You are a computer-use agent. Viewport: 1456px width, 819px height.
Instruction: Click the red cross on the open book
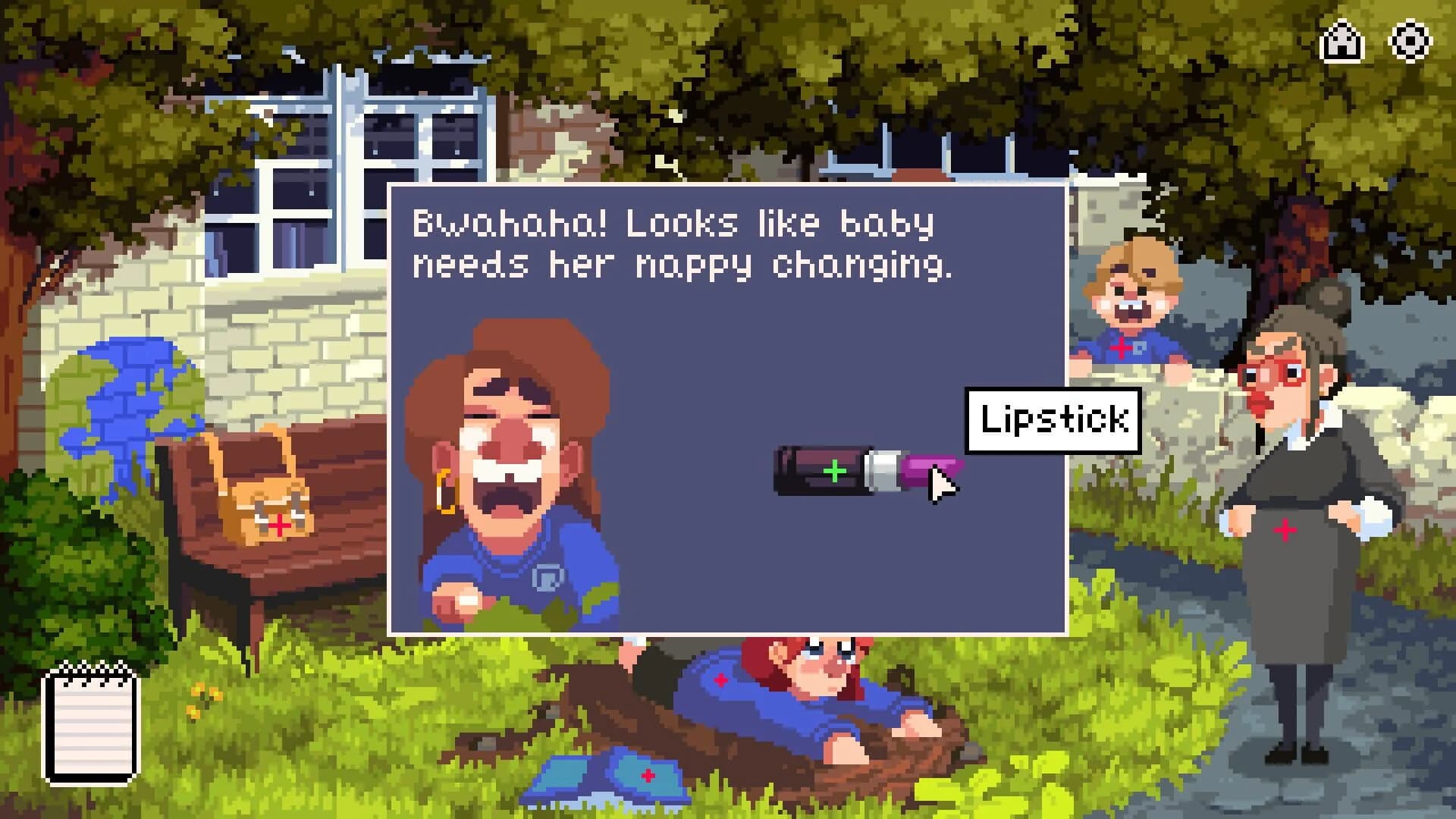(648, 775)
